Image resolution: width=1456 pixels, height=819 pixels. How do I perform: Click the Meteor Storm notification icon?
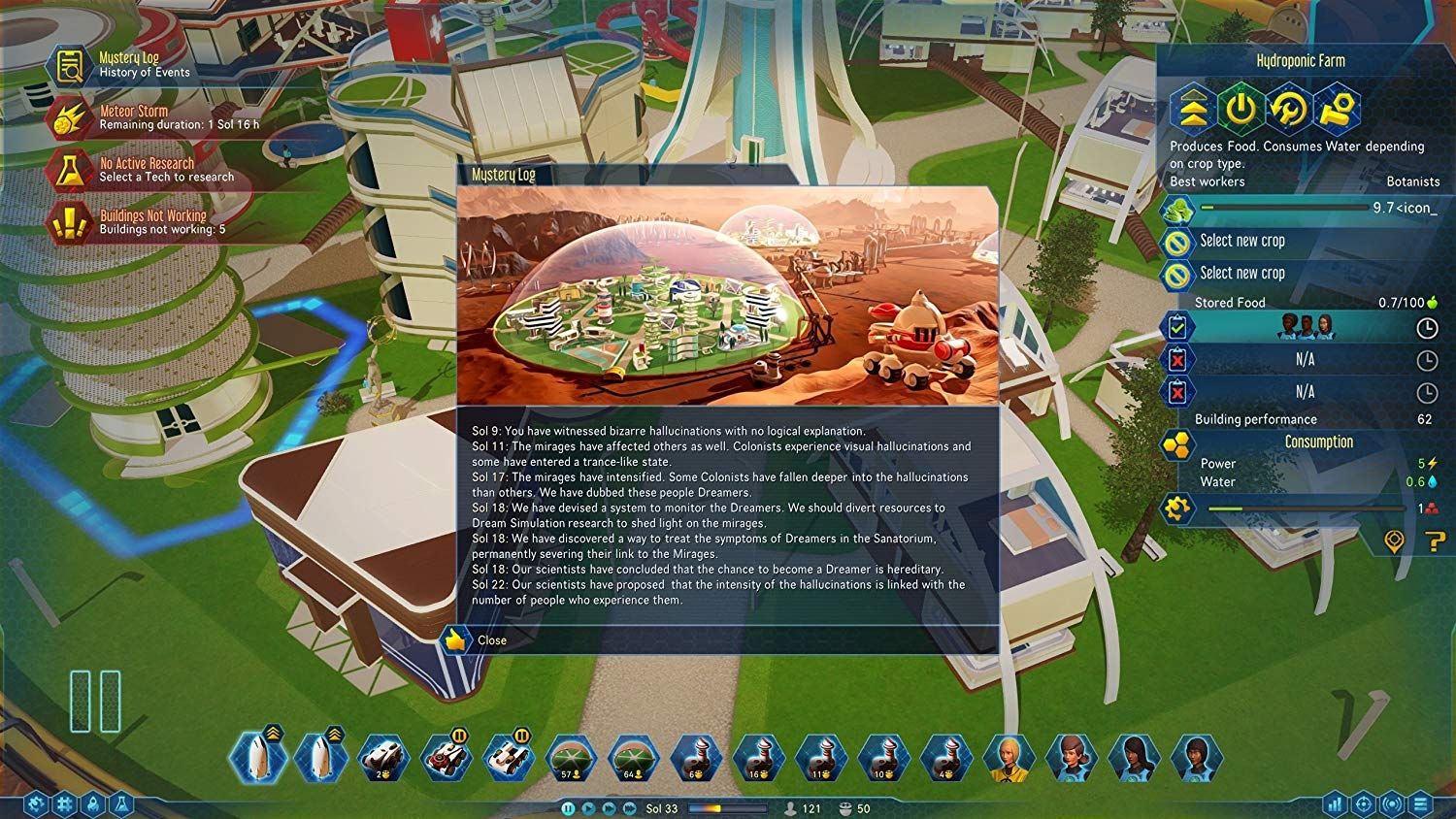[68, 115]
